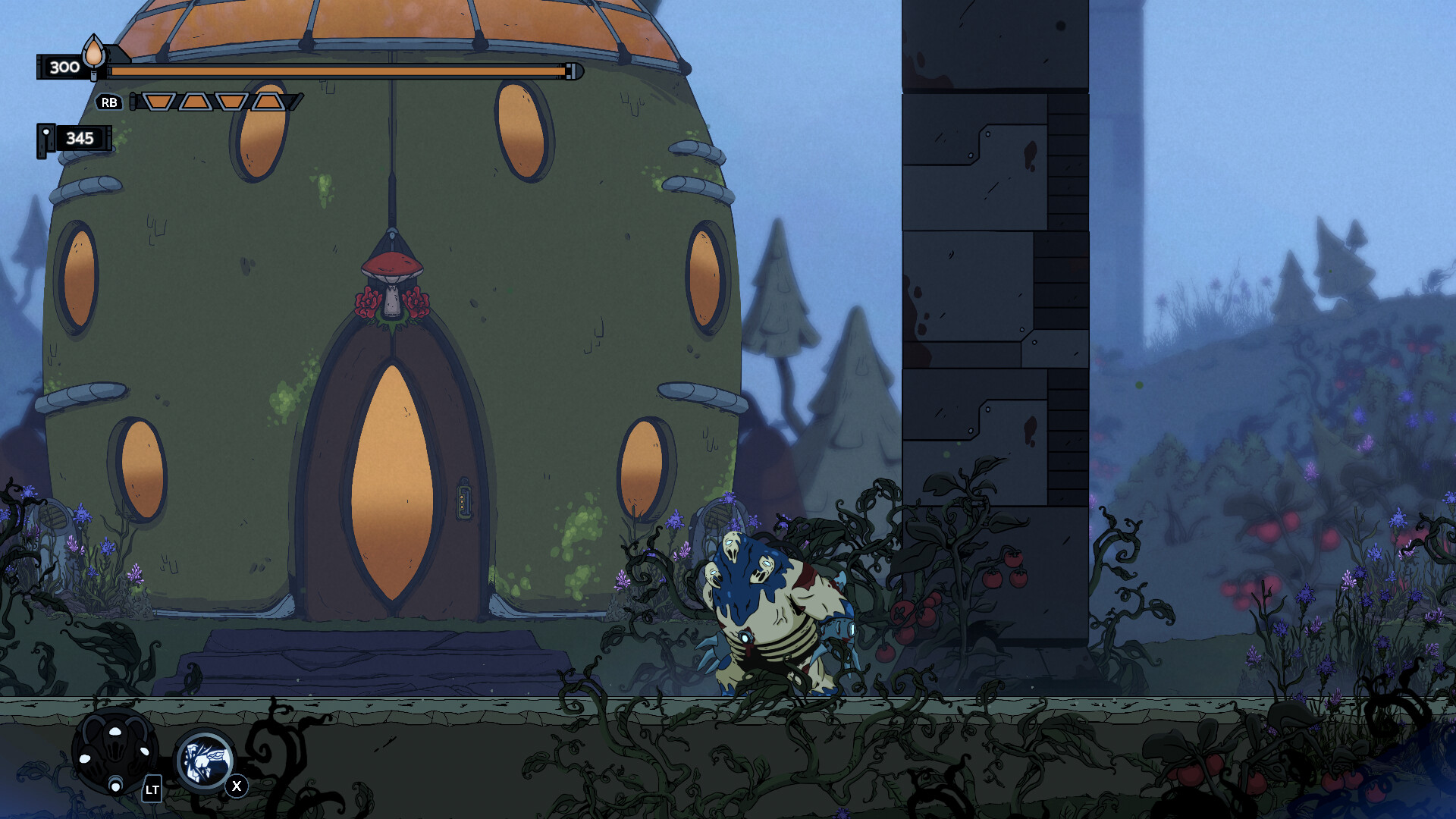The width and height of the screenshot is (1456, 819).
Task: Click the 345 currency counter
Action: [79, 140]
